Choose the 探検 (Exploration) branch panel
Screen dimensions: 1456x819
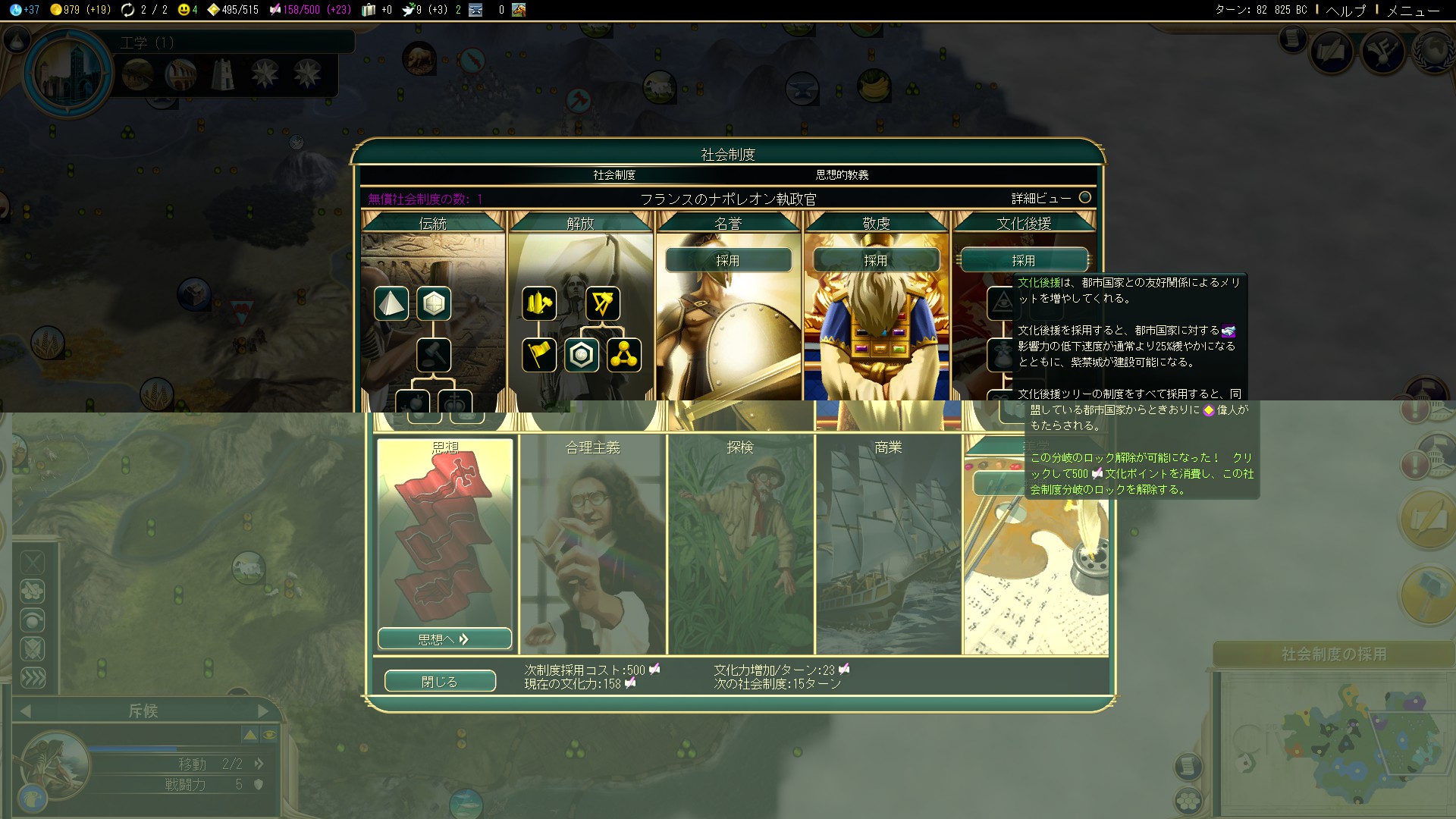click(x=740, y=542)
